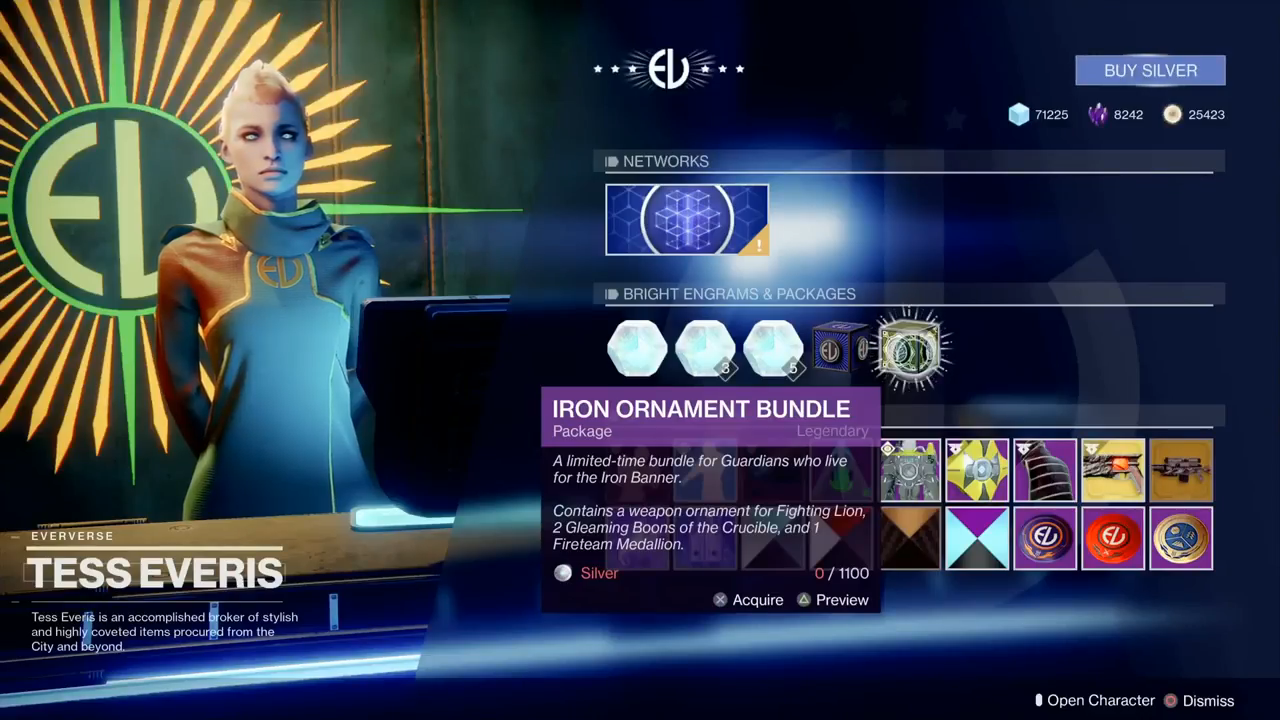Select the single Bright Engram without a number
The width and height of the screenshot is (1280, 720).
637,349
